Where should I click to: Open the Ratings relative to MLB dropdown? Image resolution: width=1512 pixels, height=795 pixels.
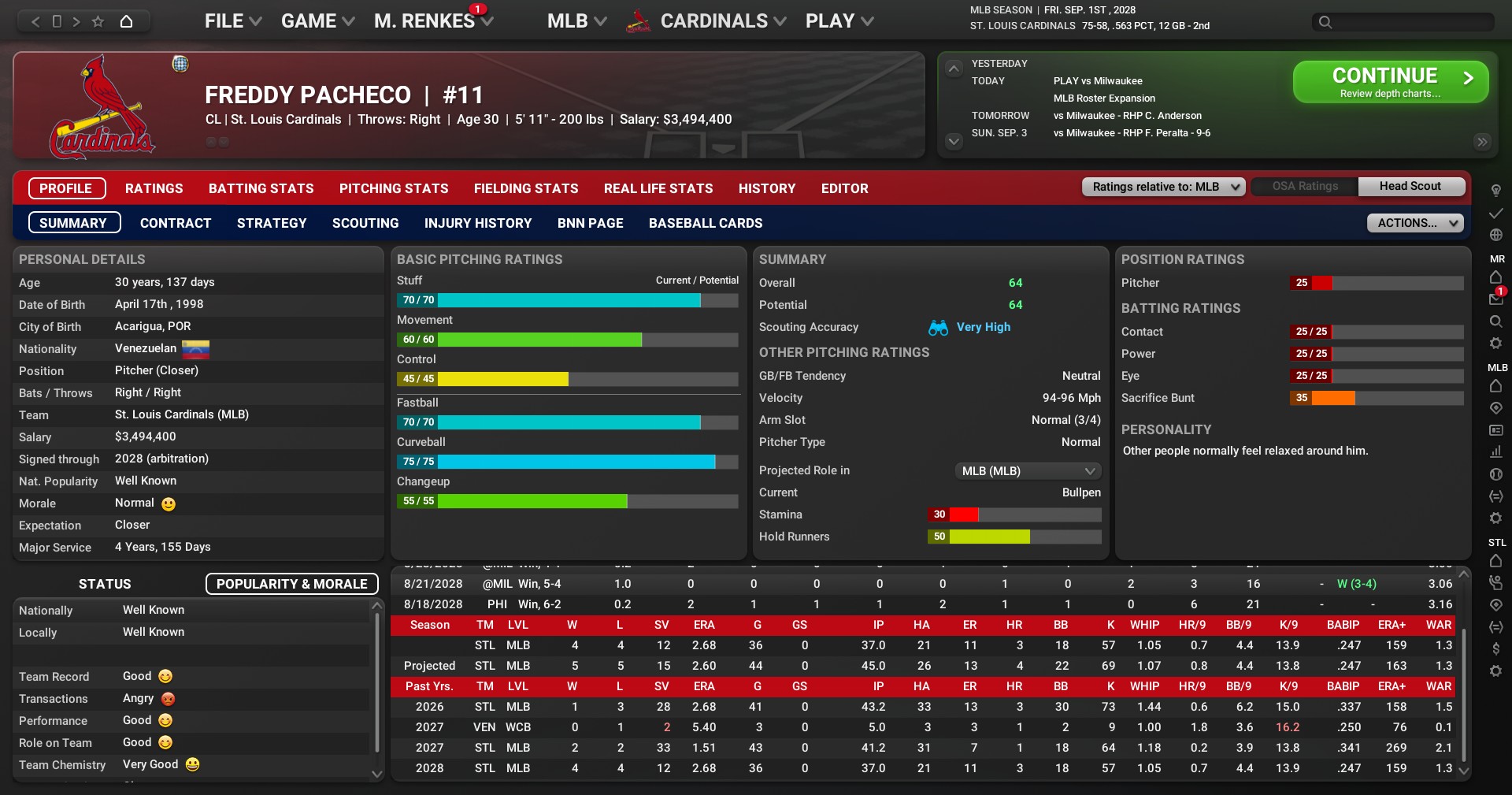click(1163, 187)
